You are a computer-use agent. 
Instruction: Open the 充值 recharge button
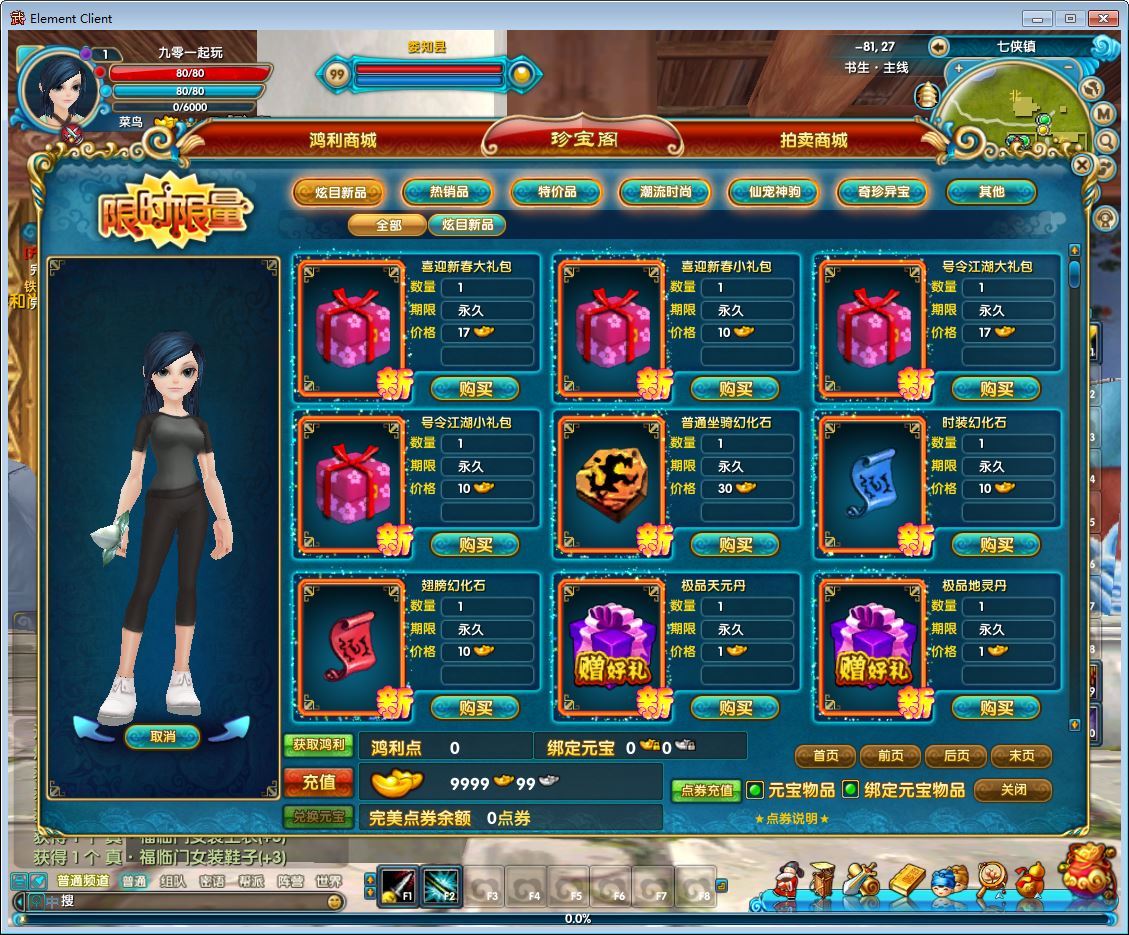(318, 782)
